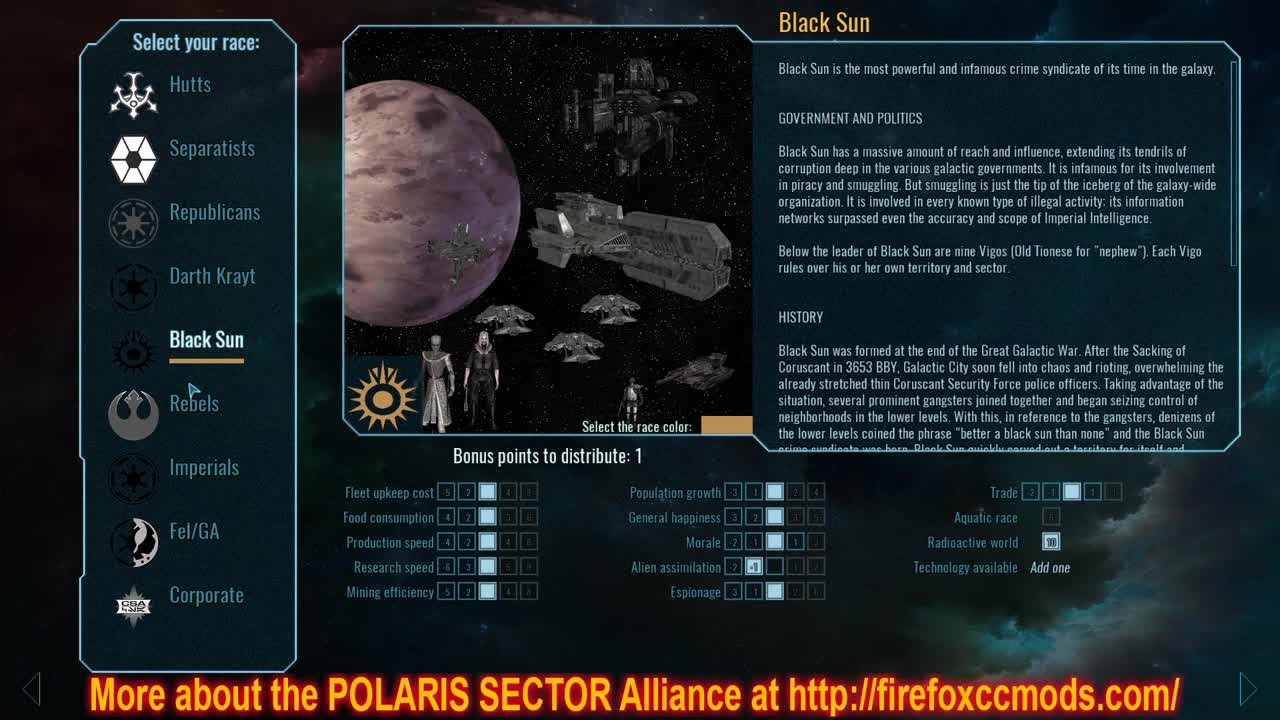Select the Imperials cog emblem
1280x720 pixels.
point(133,478)
